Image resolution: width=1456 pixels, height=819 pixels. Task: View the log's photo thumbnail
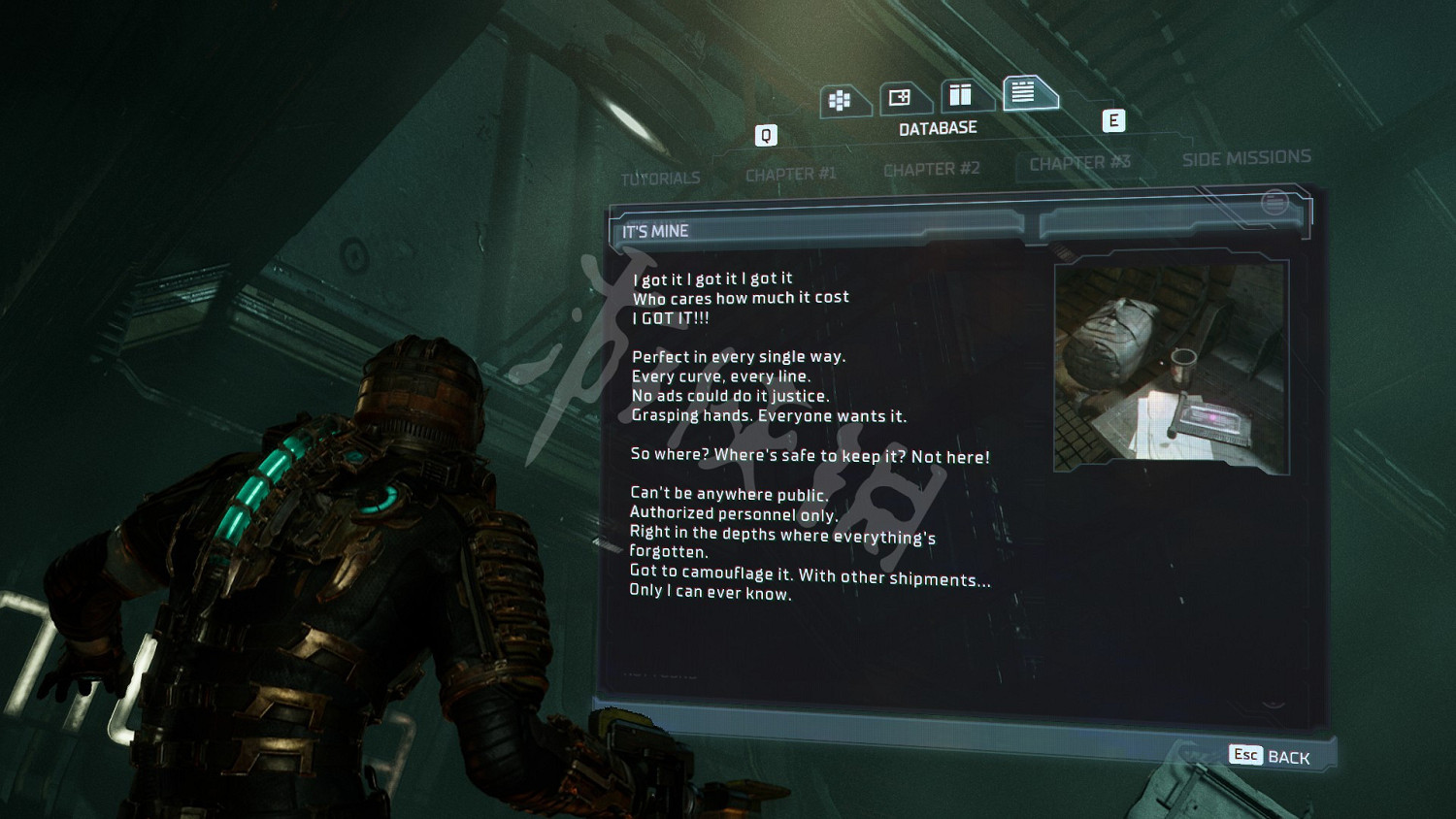[x=1171, y=367]
